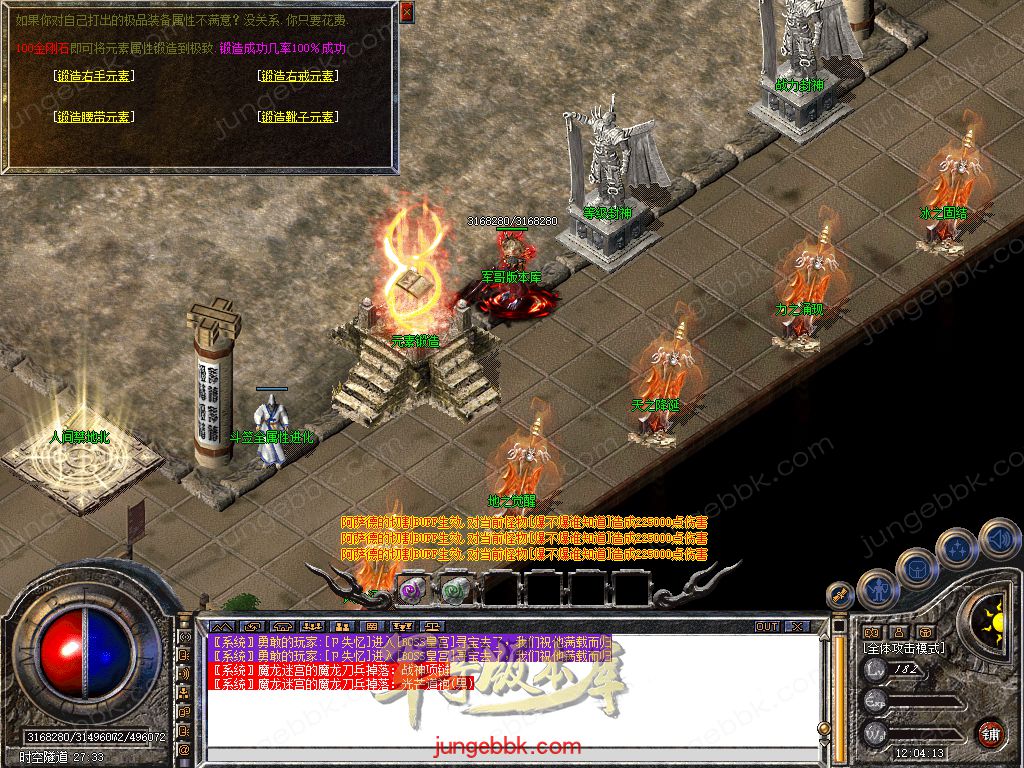This screenshot has height=768, width=1024.
Task: Open the skills panel with sparkle icon
Action: pos(958,547)
